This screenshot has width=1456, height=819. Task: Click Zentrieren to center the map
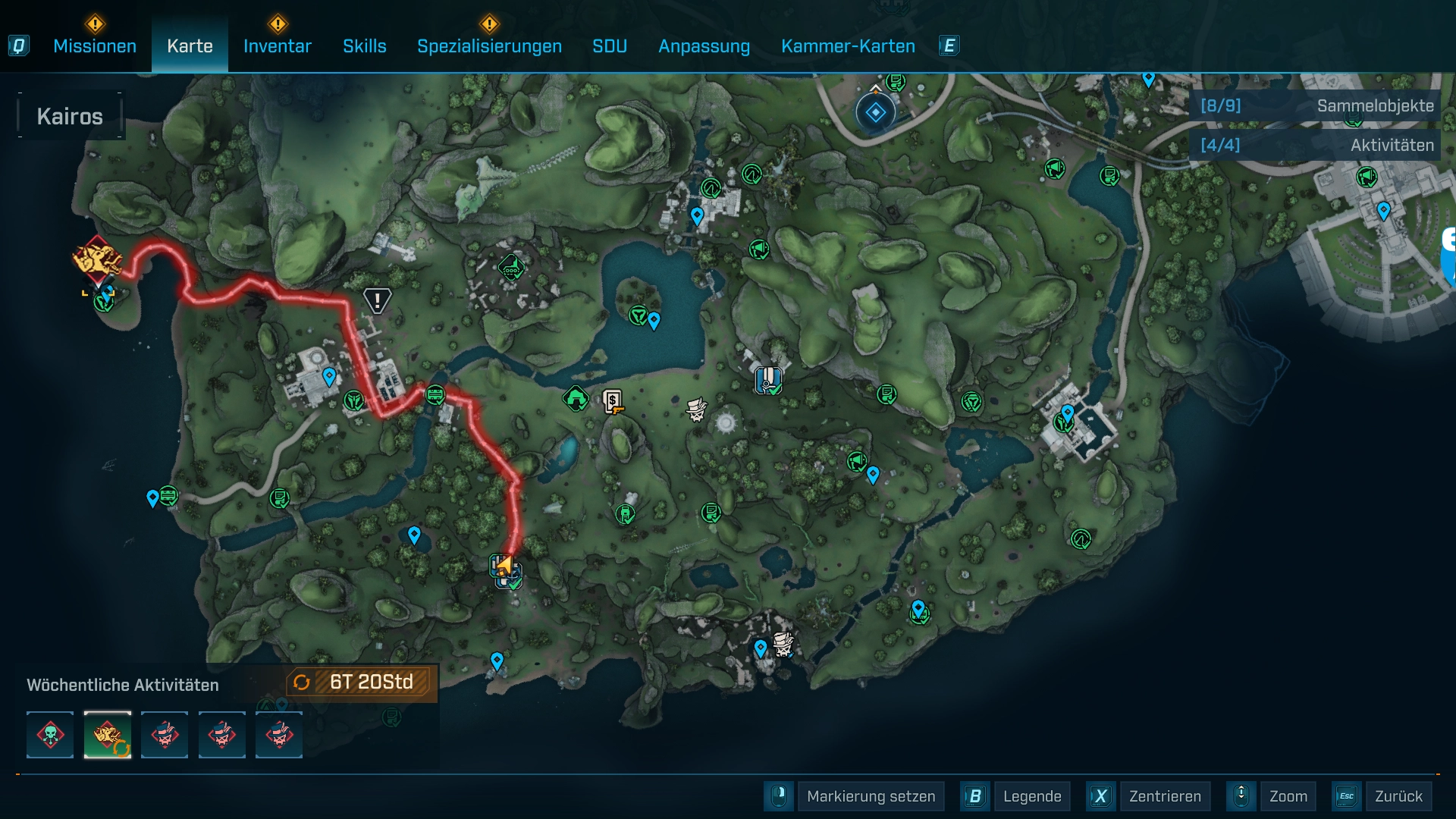coord(1165,796)
